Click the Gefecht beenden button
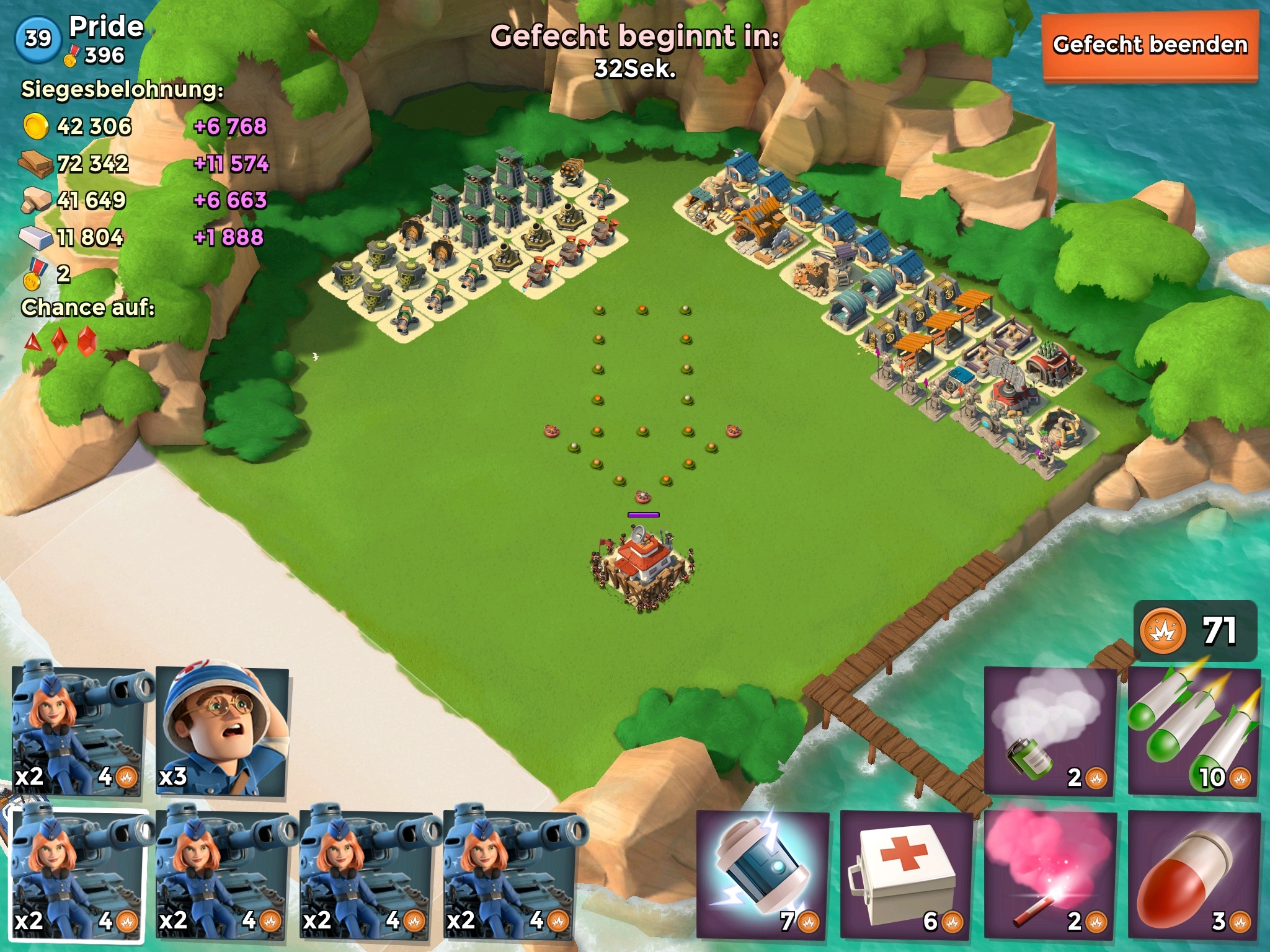Image resolution: width=1270 pixels, height=952 pixels. pos(1150,46)
